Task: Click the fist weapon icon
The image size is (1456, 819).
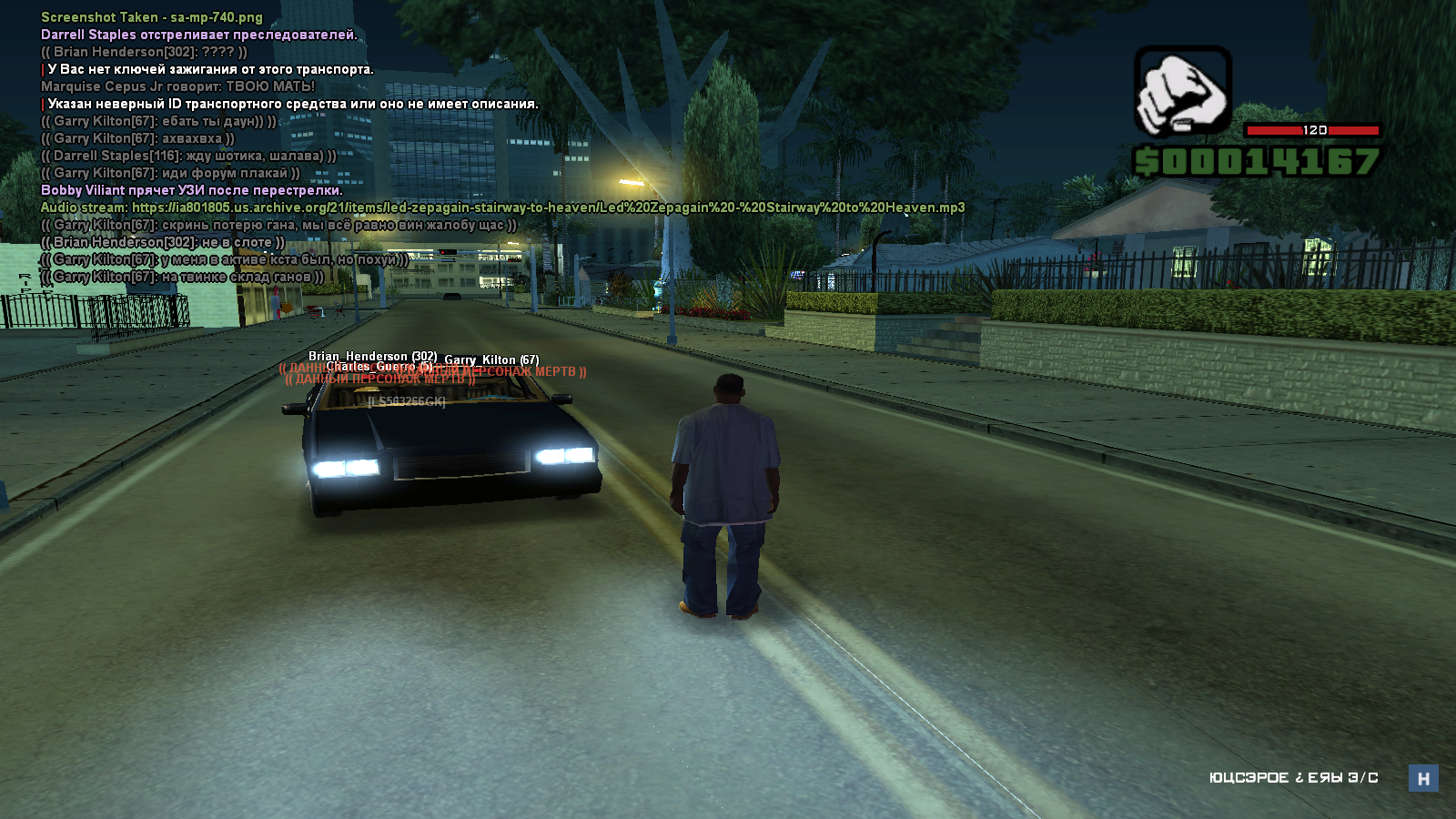Action: coord(1182,91)
